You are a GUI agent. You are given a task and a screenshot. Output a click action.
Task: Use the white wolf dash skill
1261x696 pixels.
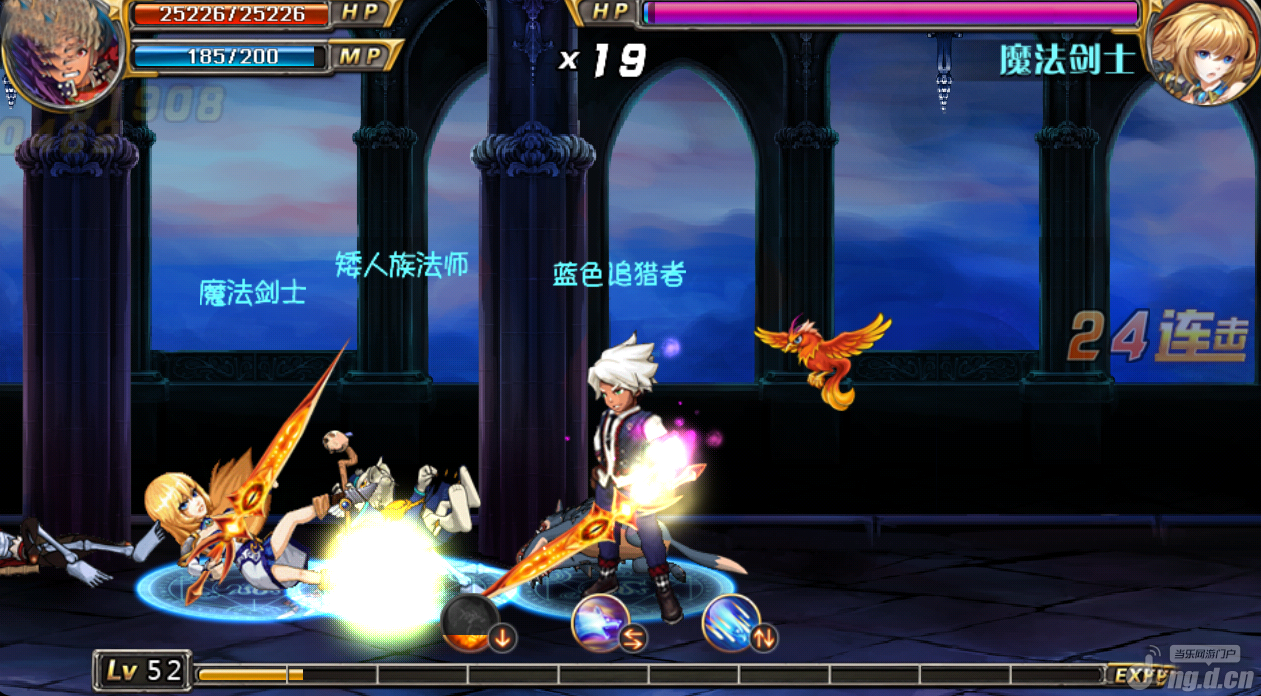[600, 622]
